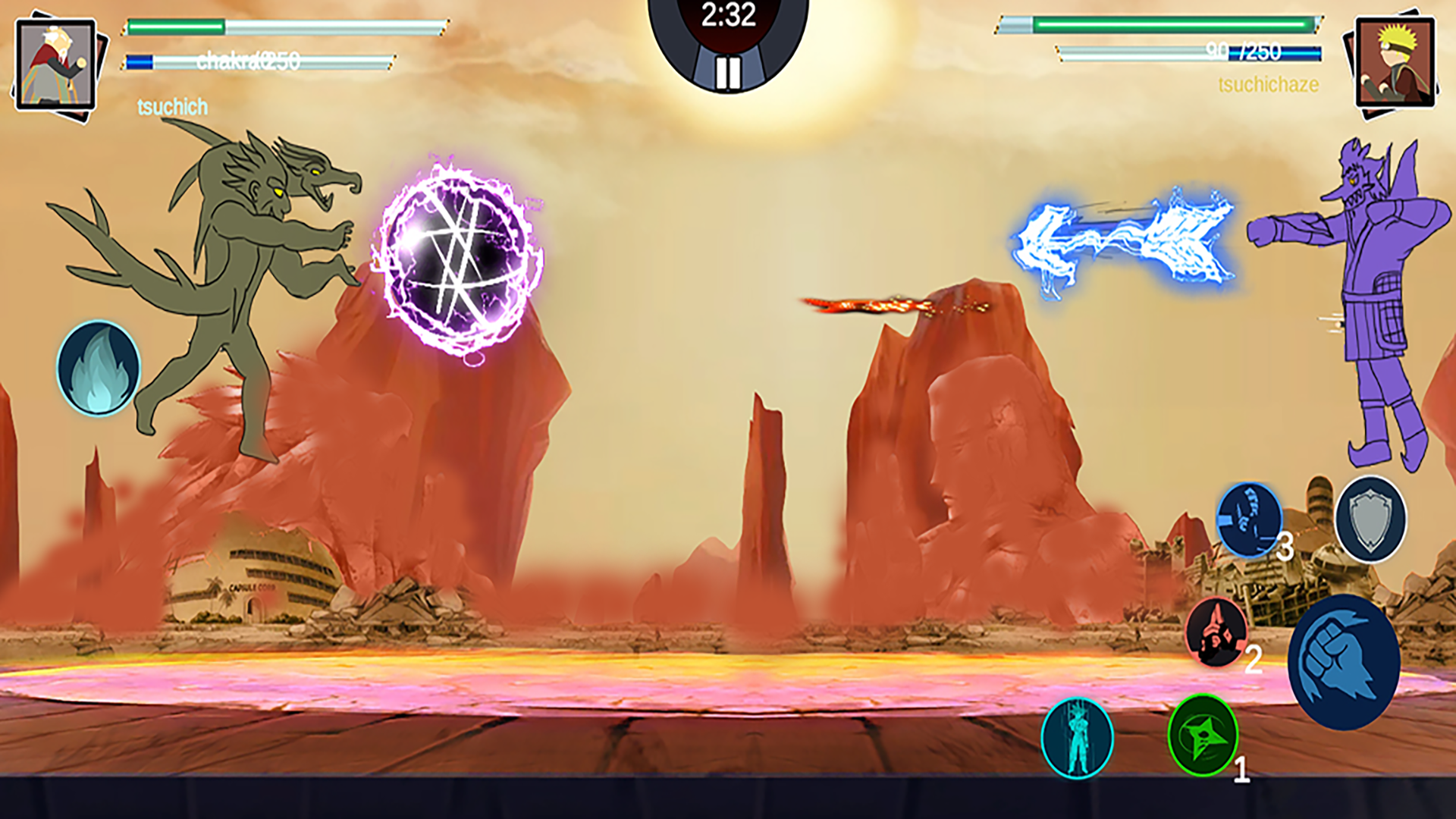Cast the blue skill icon numbered 3

[x=1248, y=519]
